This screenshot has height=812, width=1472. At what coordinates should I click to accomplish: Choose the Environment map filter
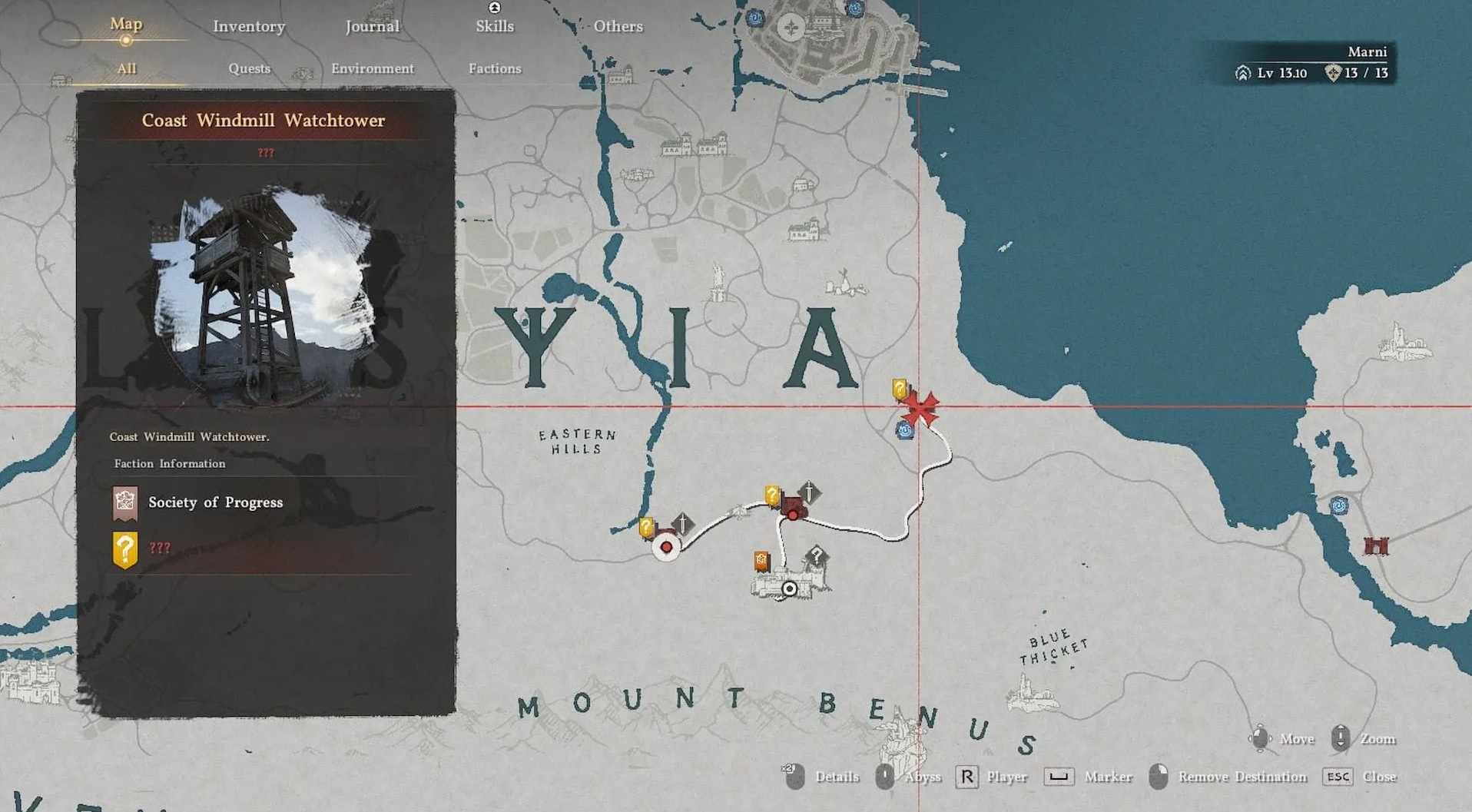(x=373, y=68)
